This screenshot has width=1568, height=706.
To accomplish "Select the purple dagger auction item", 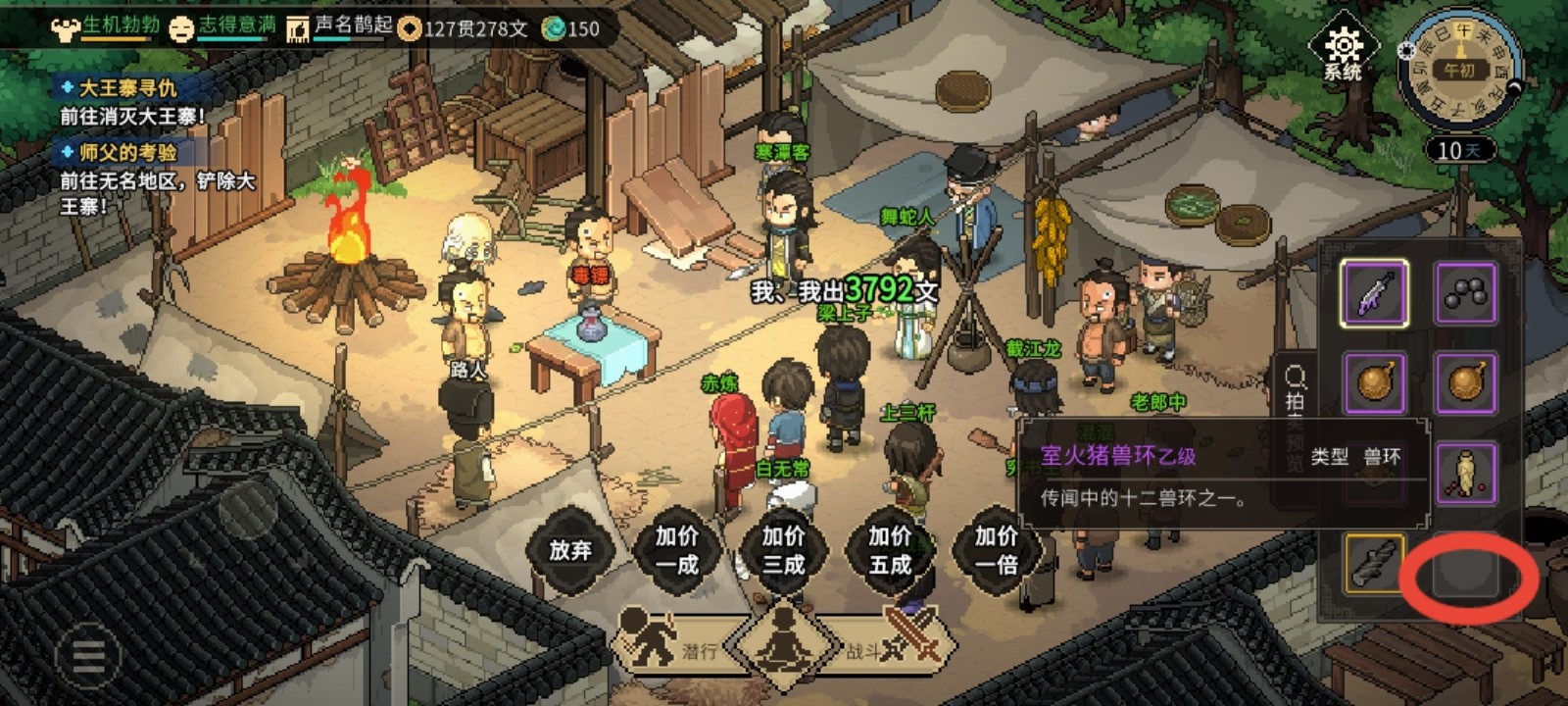I will (x=1374, y=293).
